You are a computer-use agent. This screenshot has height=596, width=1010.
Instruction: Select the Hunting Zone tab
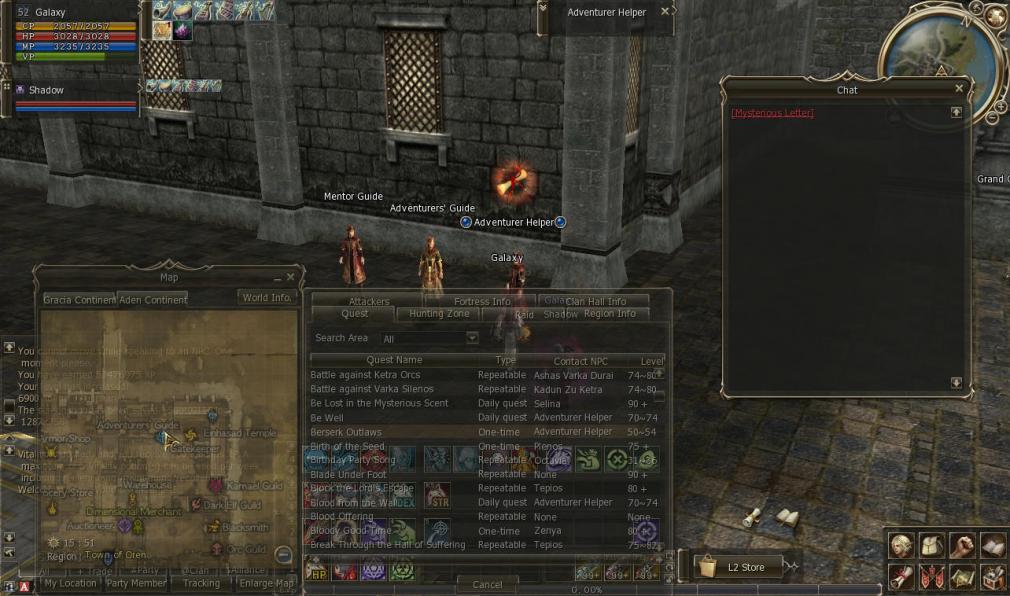[x=439, y=314]
